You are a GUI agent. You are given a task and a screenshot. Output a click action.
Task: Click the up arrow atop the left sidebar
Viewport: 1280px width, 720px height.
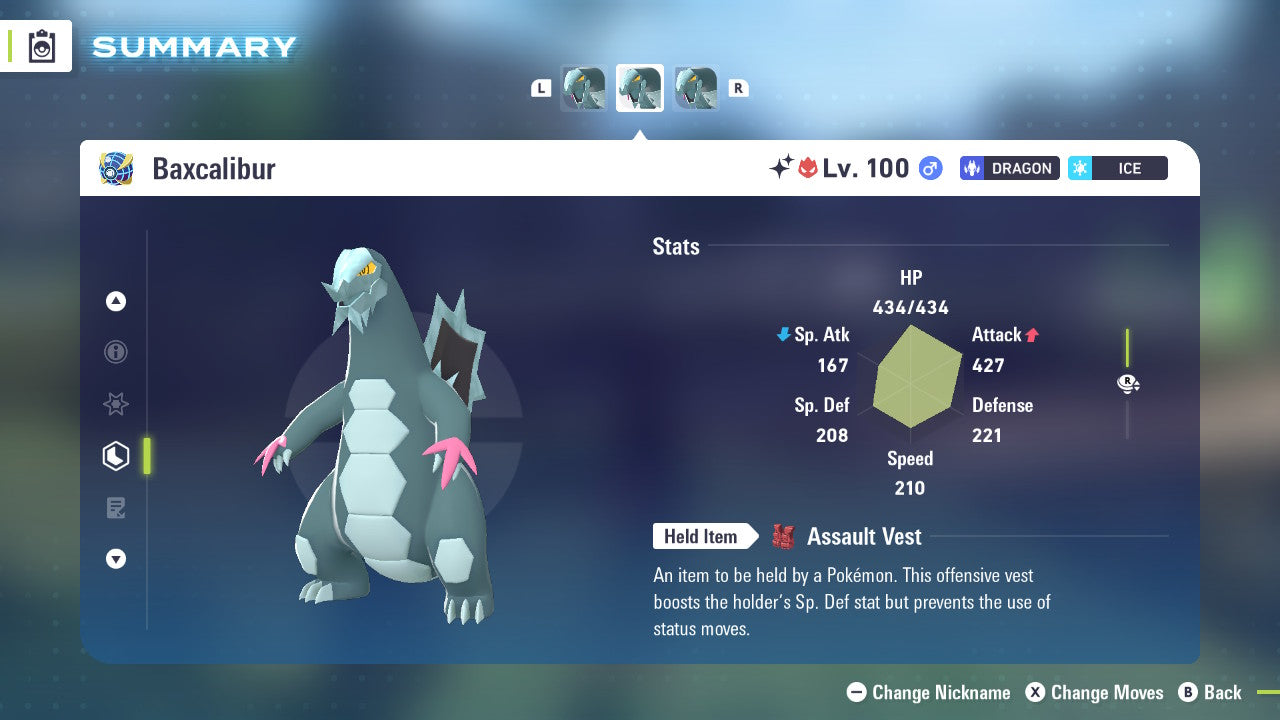116,300
